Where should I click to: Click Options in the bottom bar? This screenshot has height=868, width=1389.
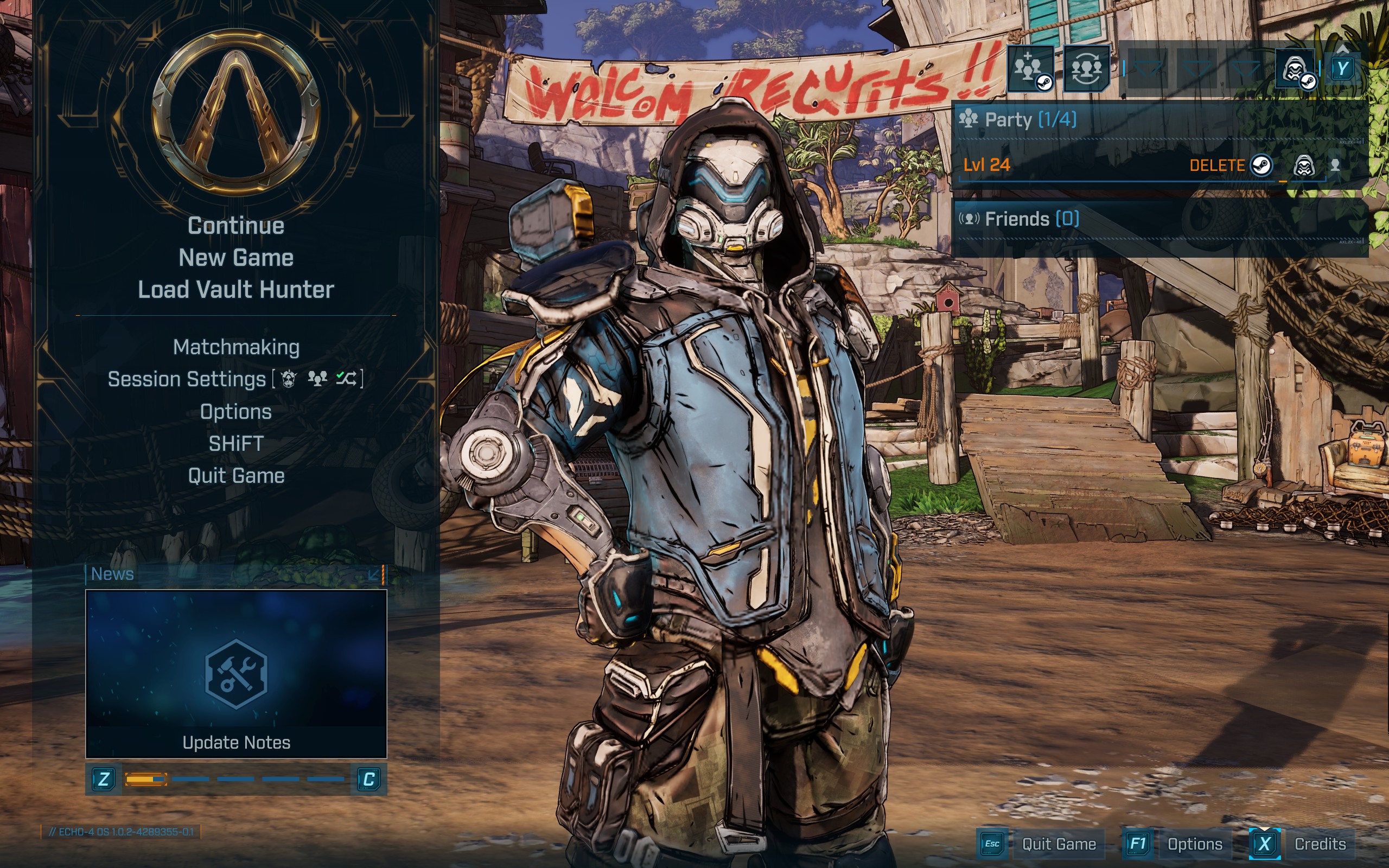click(x=1194, y=844)
